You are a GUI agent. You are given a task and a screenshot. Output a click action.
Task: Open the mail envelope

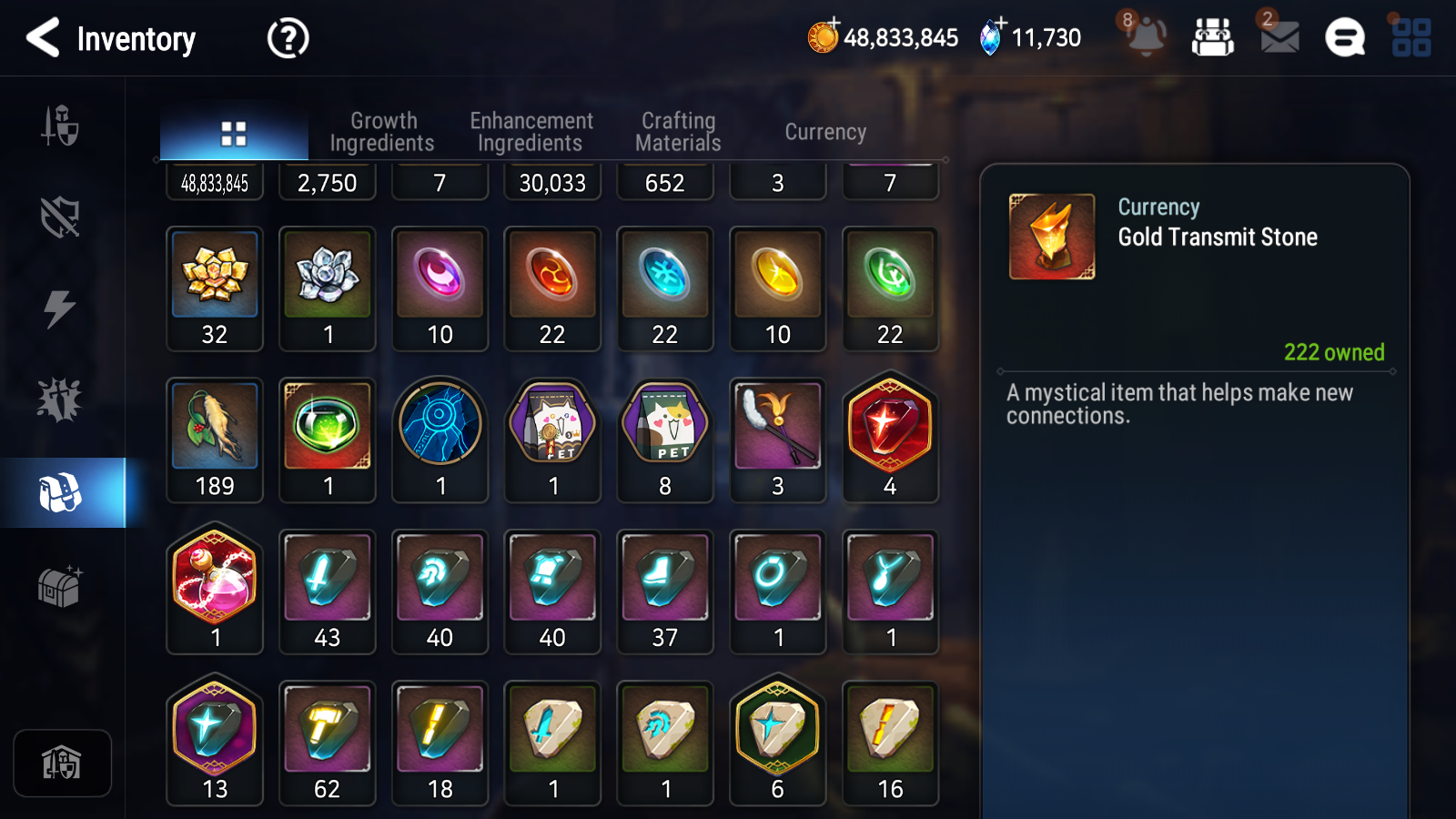coord(1279,37)
